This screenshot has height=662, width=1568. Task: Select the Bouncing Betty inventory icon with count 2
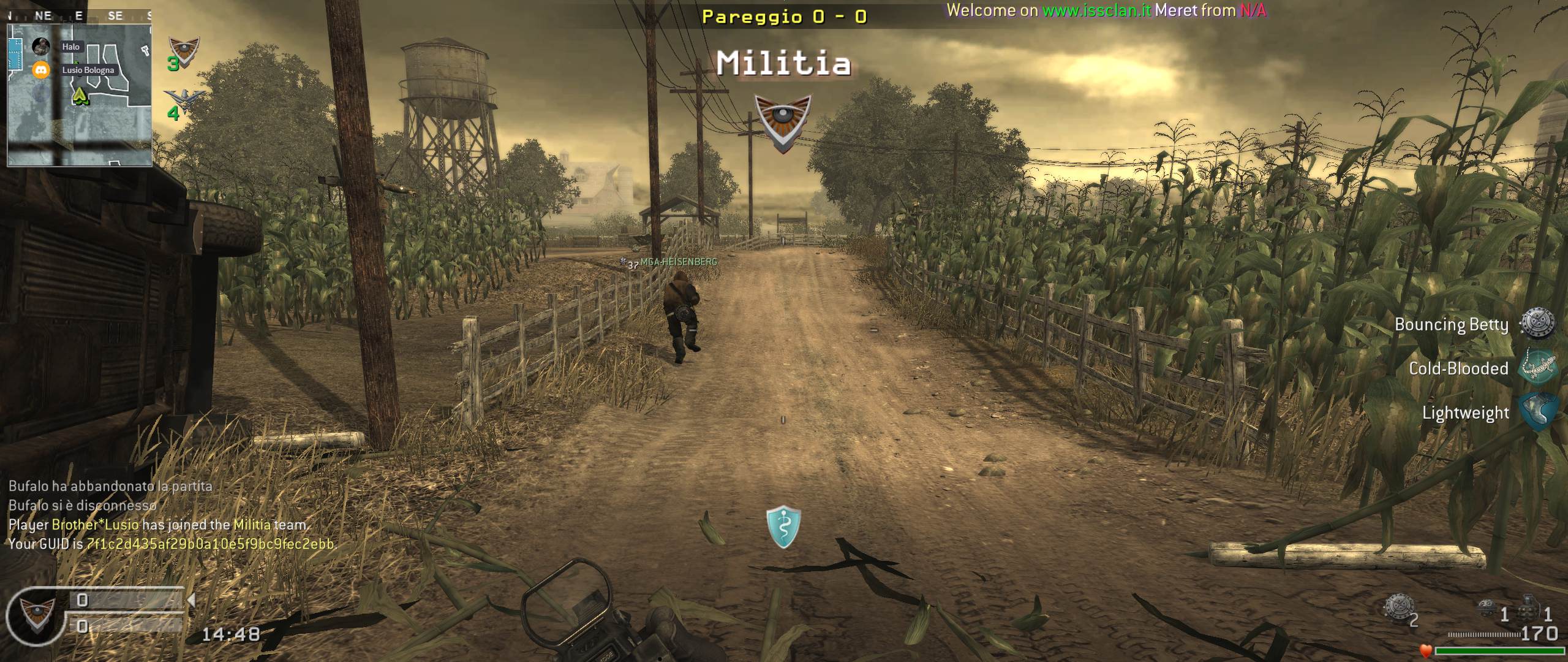pos(1399,608)
